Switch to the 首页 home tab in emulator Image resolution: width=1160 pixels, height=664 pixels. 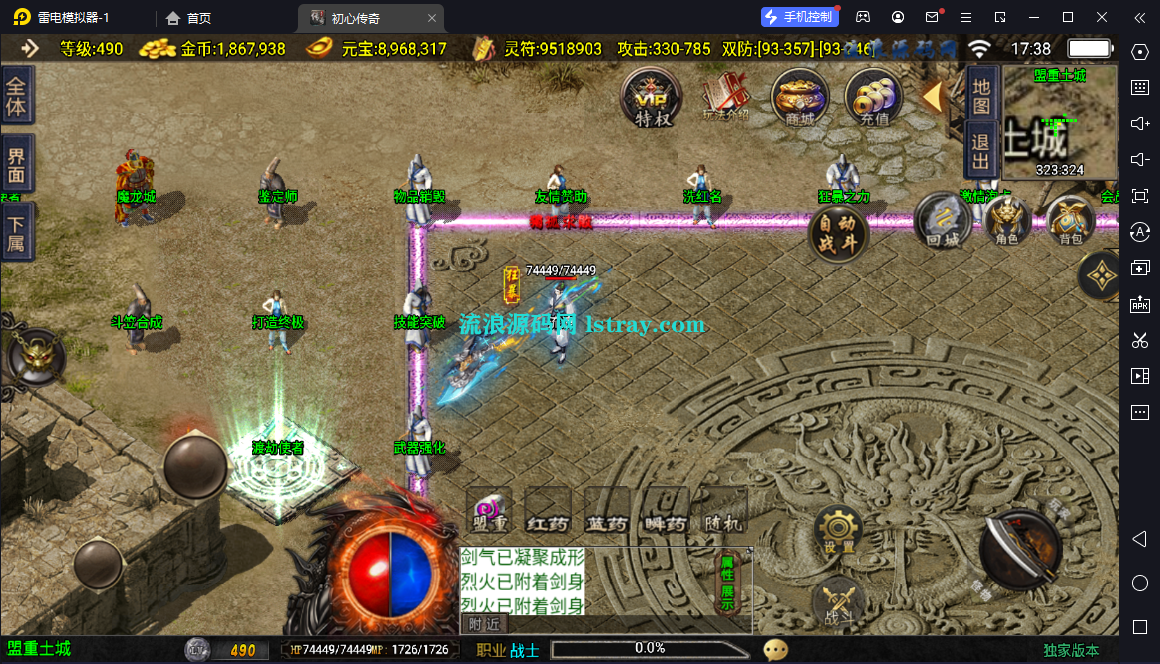tap(188, 18)
